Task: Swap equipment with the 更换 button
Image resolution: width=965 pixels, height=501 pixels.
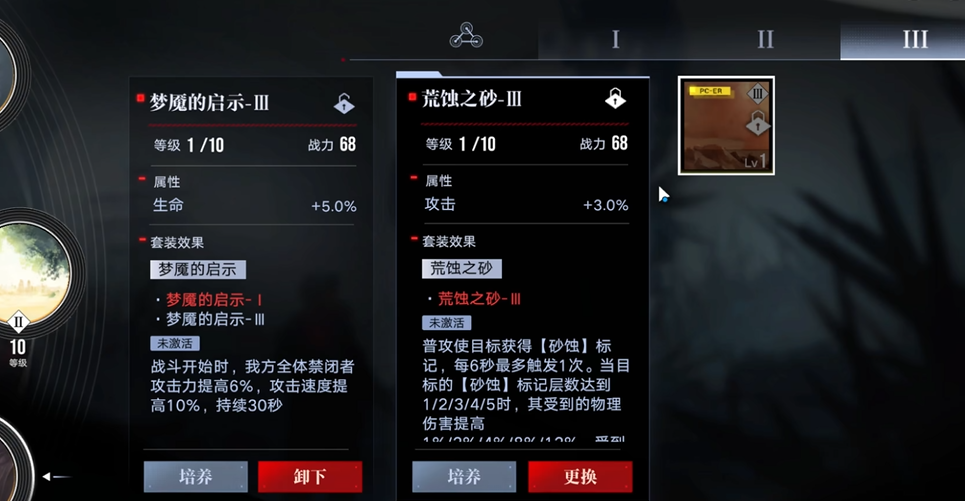Action: click(x=580, y=477)
